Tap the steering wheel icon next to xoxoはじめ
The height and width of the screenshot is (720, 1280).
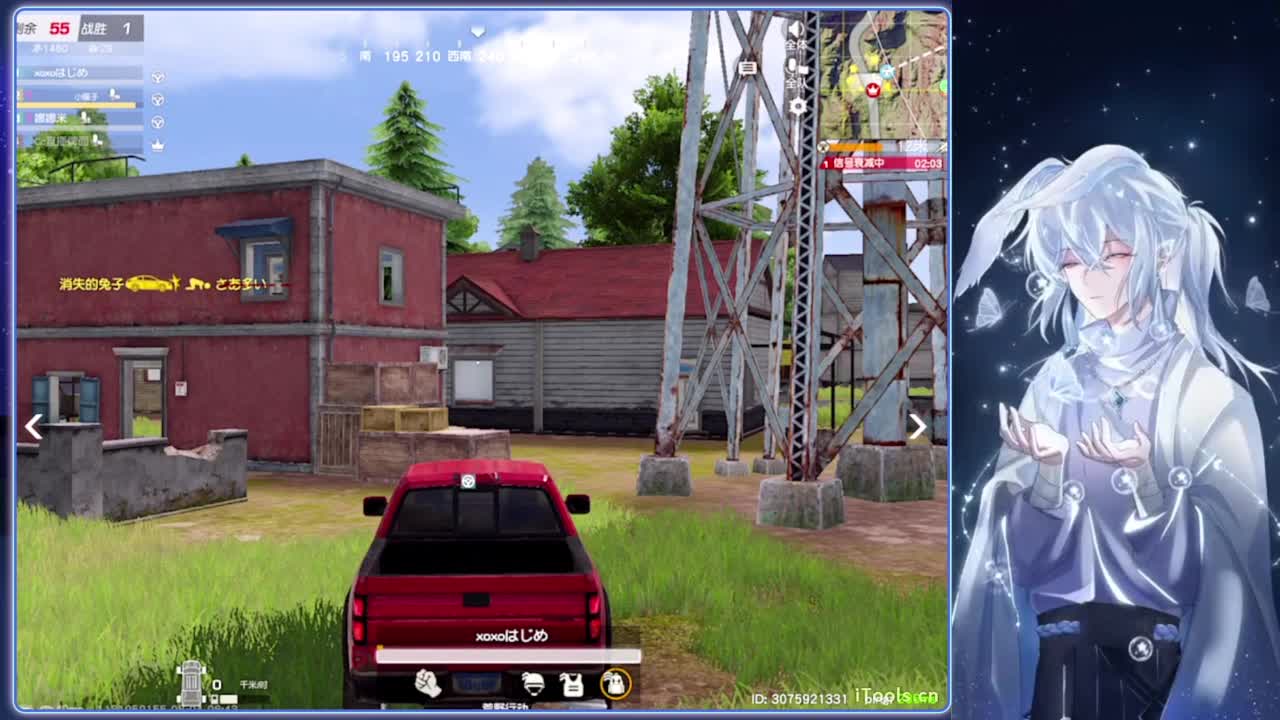[x=157, y=76]
